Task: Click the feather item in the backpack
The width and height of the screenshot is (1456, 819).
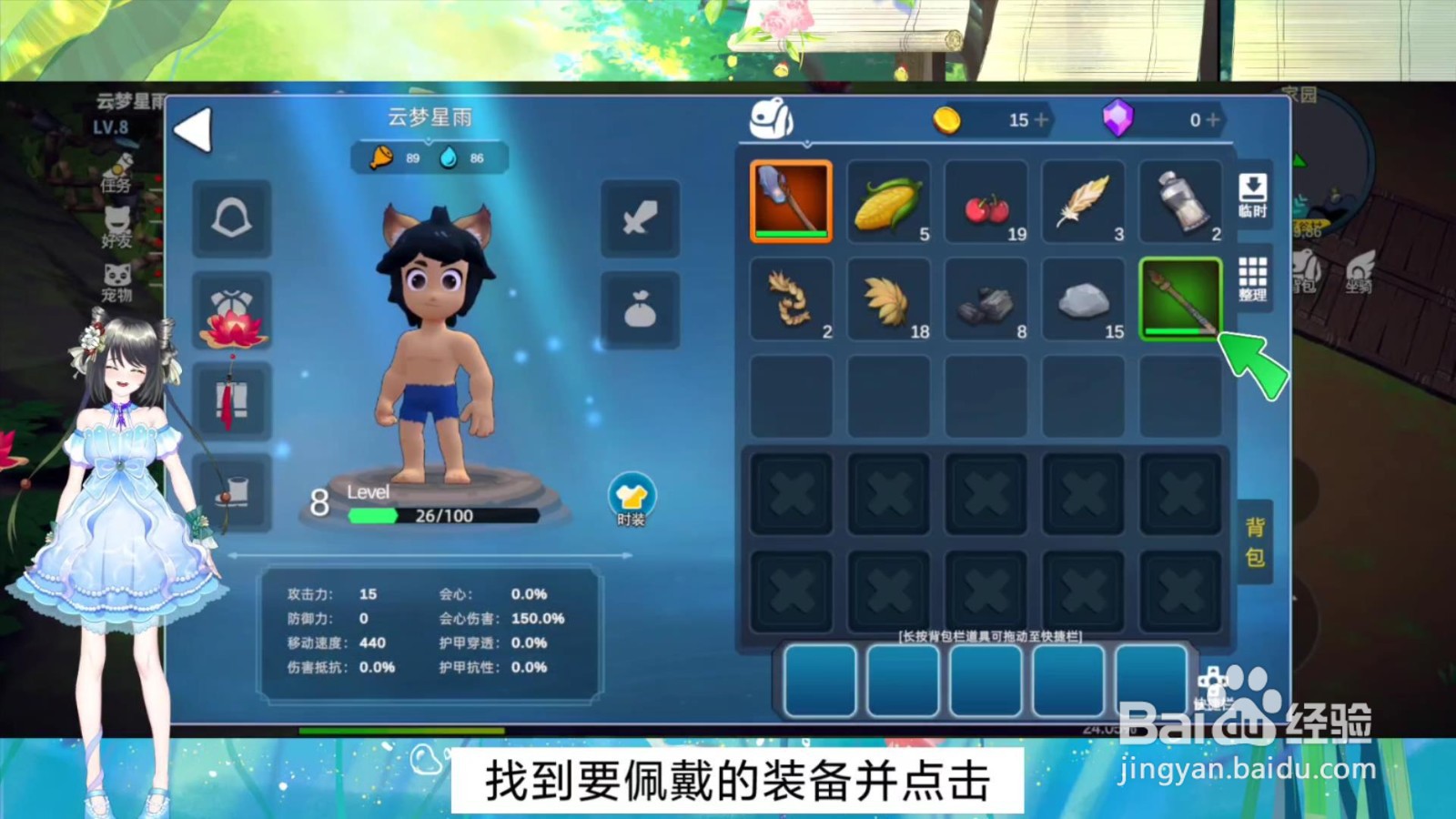Action: point(1083,202)
